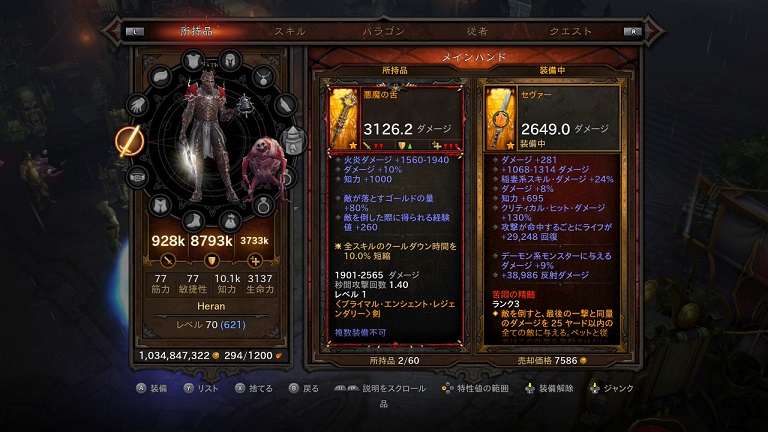This screenshot has height=432, width=768.
Task: Choose the helmet equipment slot
Action: pos(229,60)
